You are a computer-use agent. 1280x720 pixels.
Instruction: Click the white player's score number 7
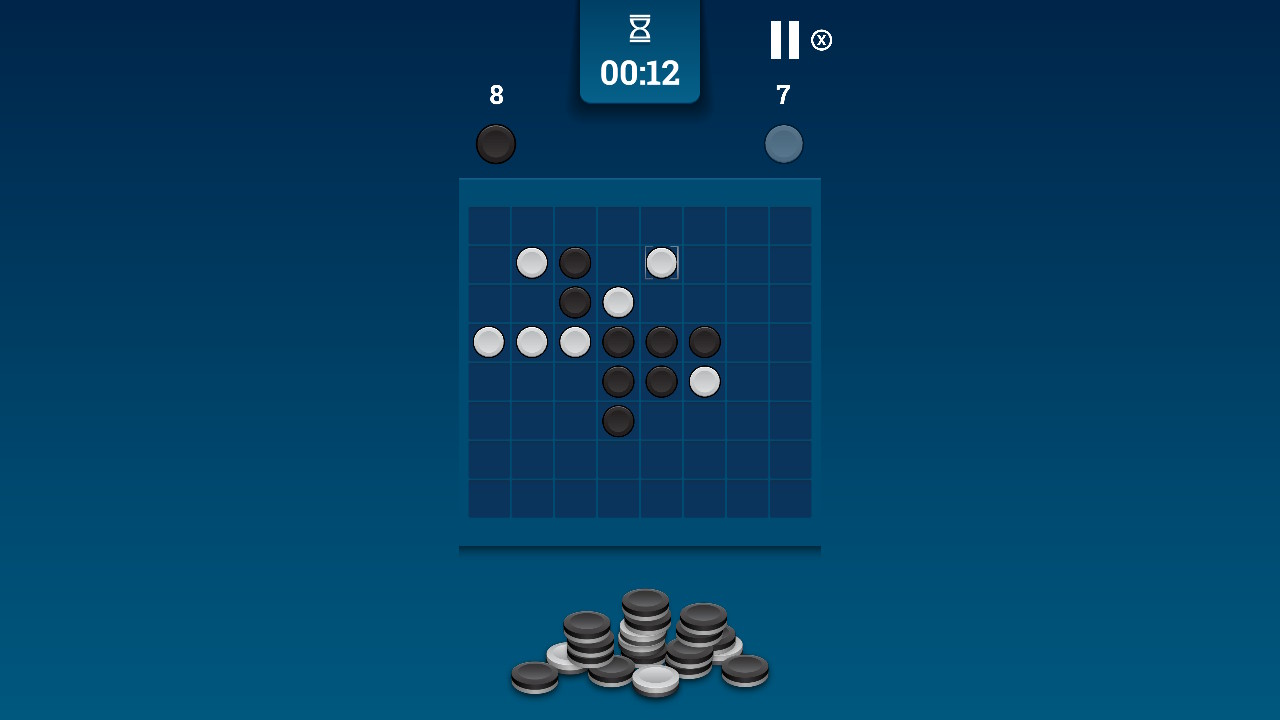coord(783,96)
